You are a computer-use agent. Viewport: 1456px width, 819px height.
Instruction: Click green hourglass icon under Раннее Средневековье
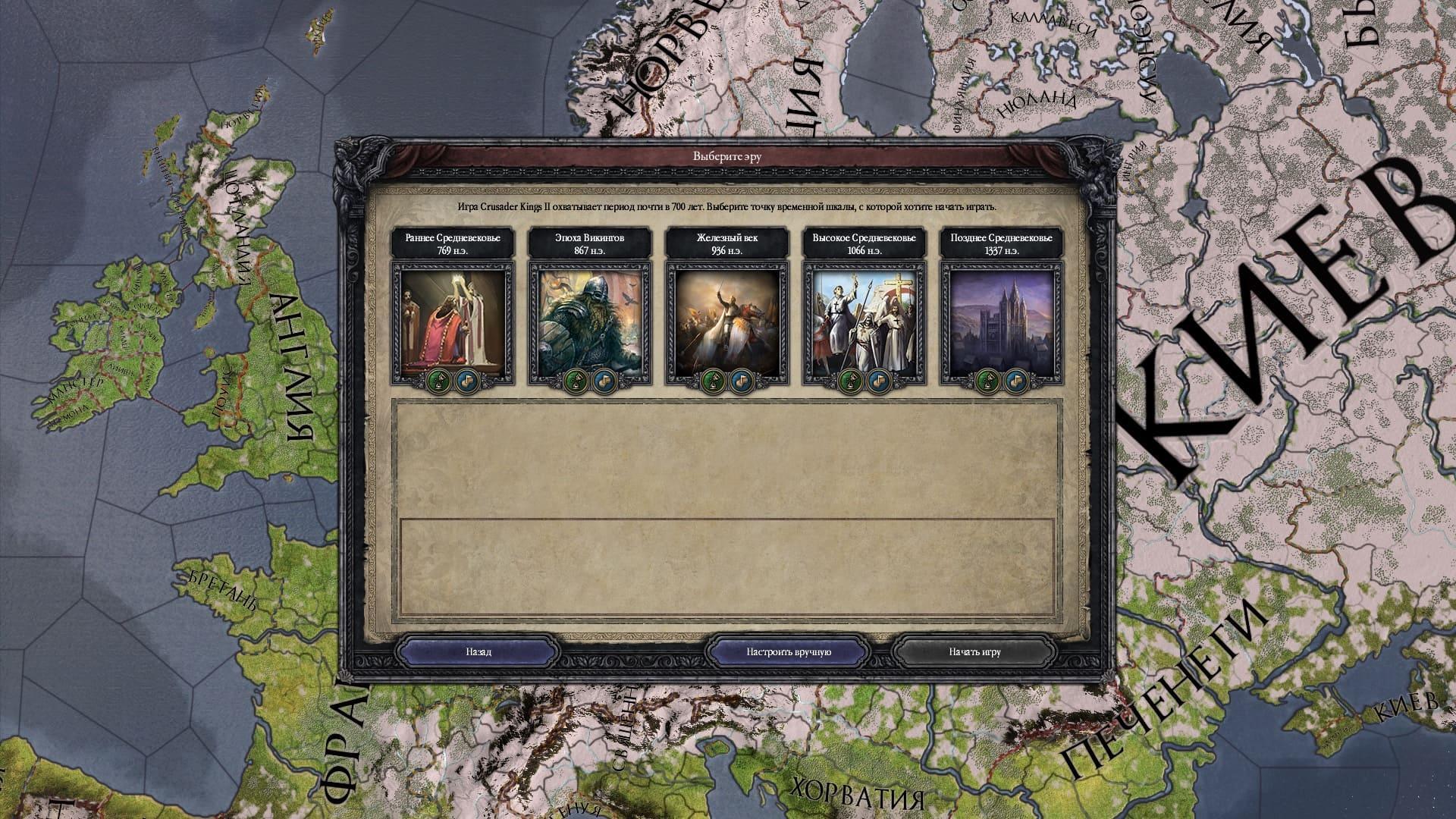tap(438, 379)
